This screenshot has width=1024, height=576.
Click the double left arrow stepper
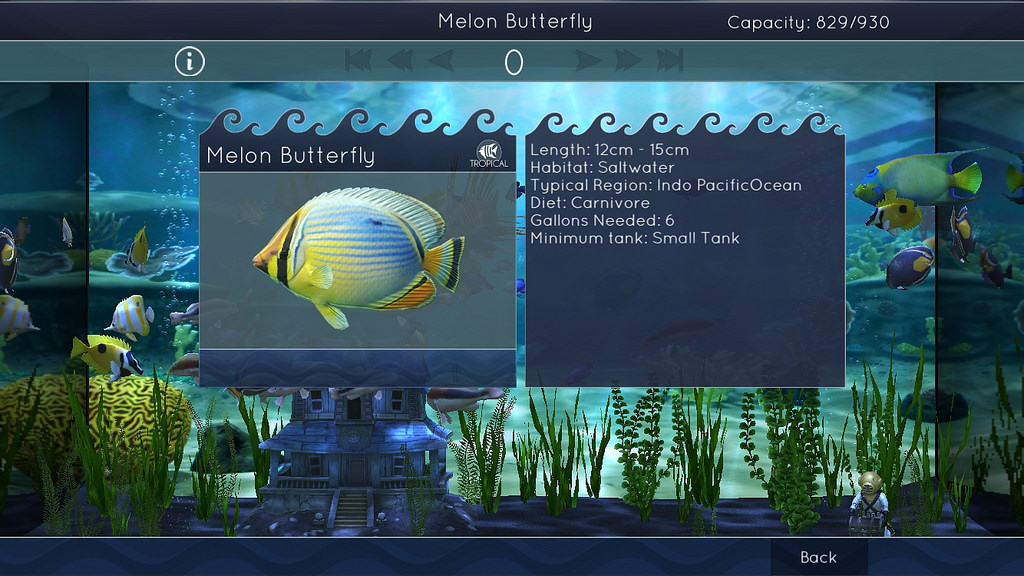pyautogui.click(x=399, y=62)
